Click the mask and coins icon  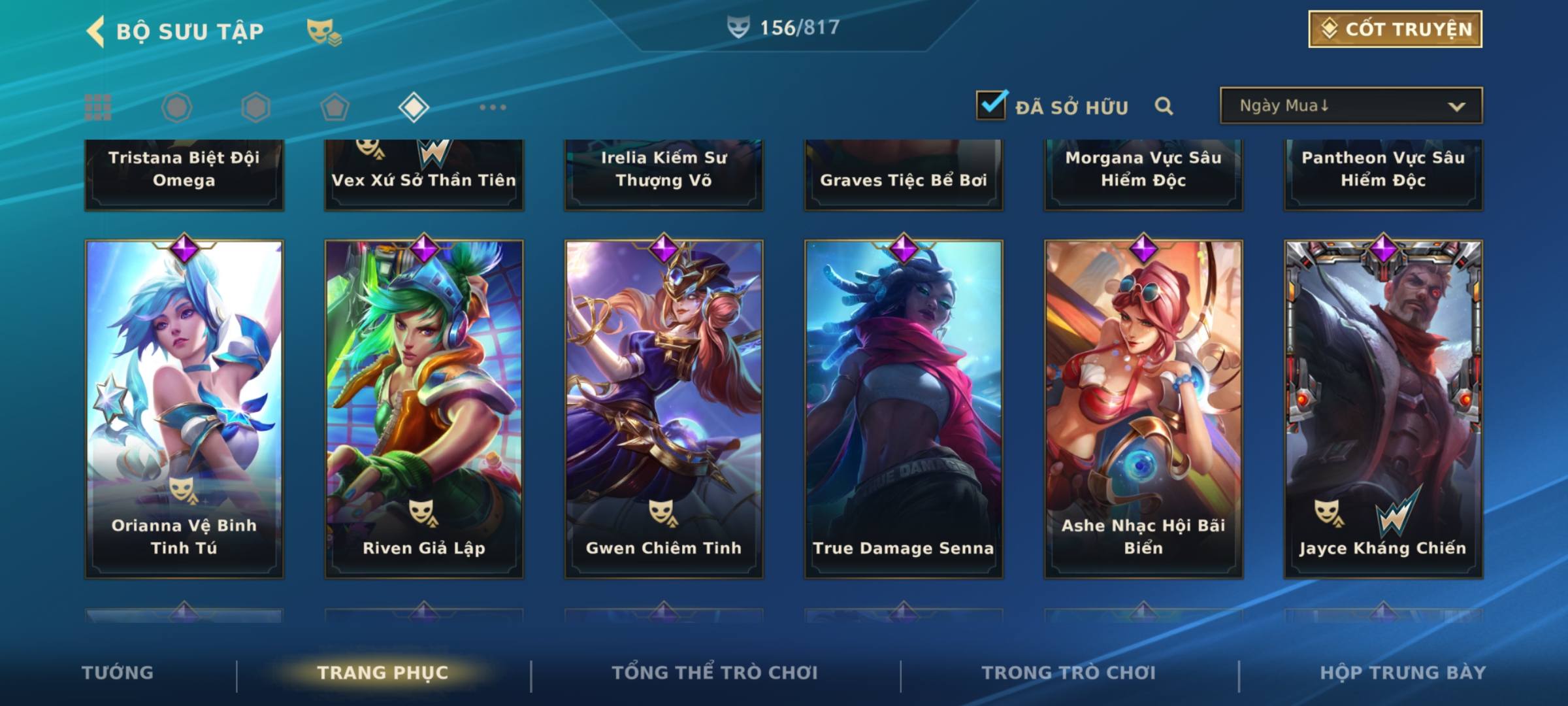[323, 31]
